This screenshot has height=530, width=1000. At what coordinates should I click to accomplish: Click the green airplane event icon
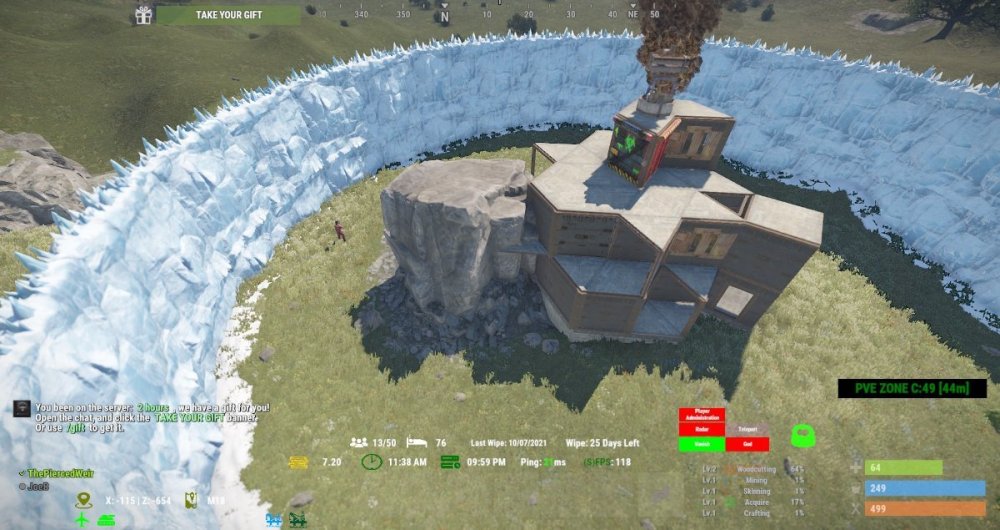(x=83, y=520)
